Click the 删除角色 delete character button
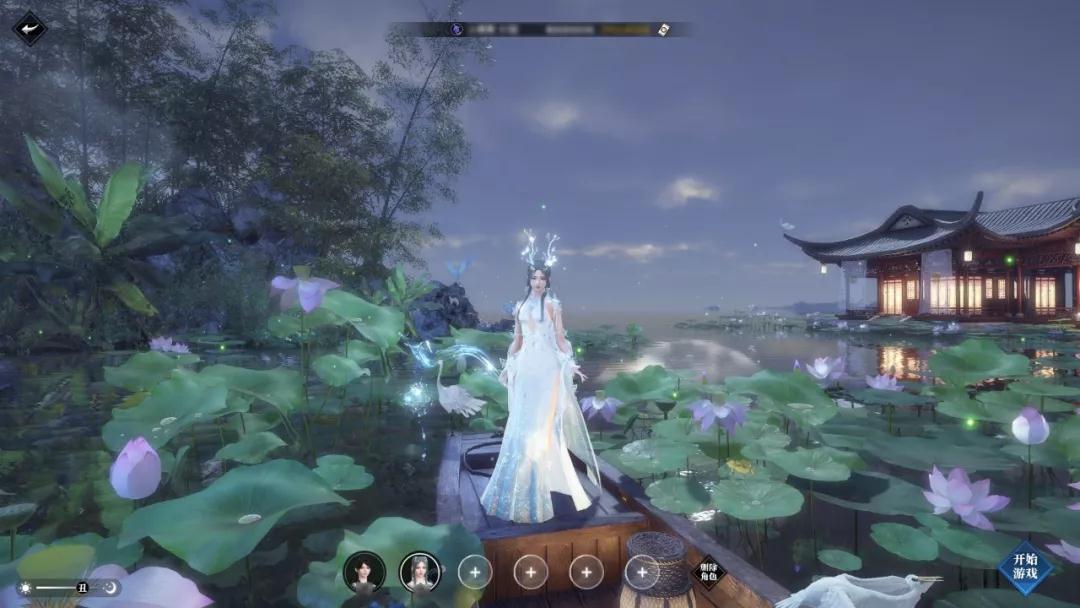The height and width of the screenshot is (608, 1080). coord(708,572)
